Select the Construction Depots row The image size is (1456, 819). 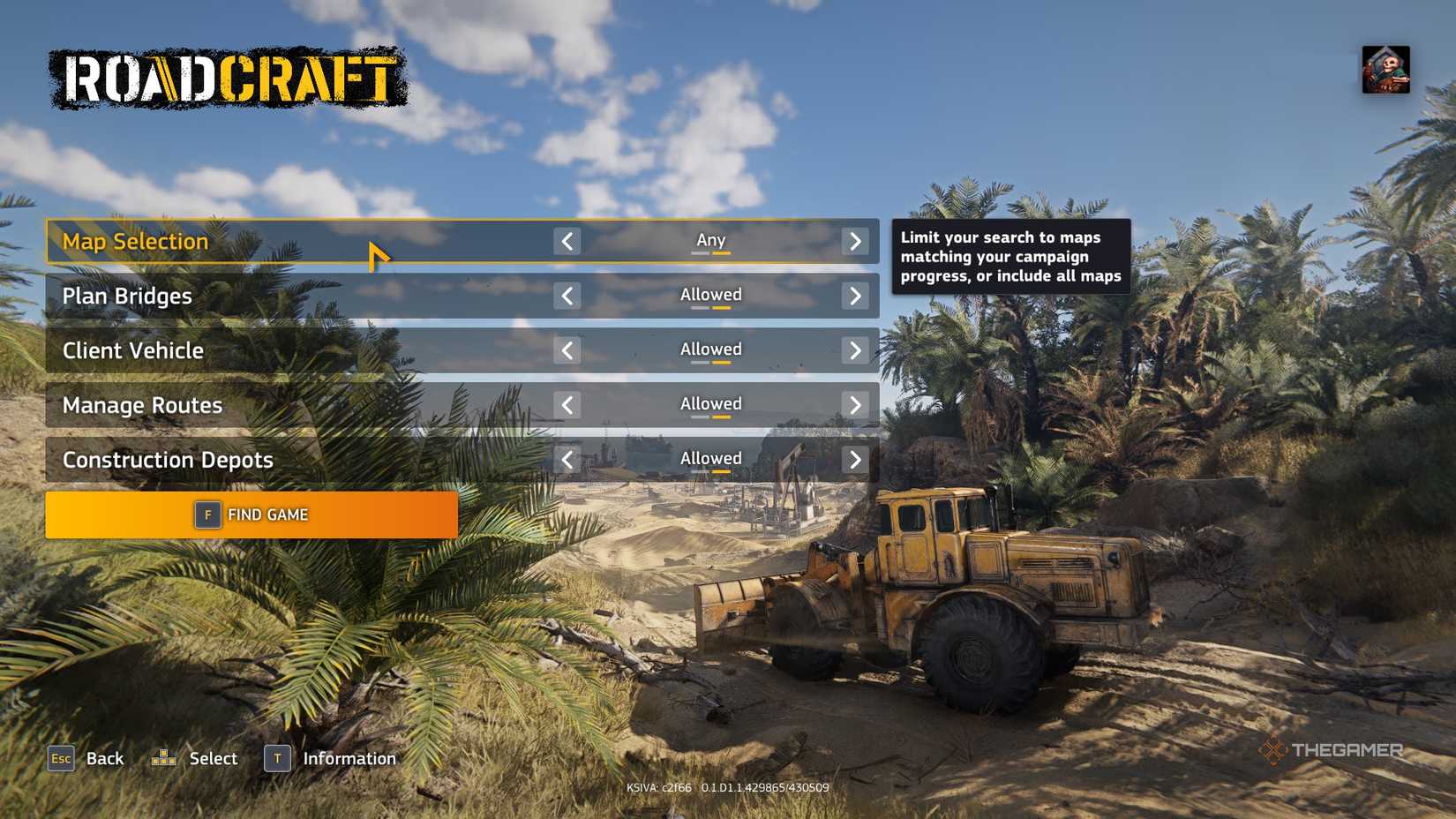pyautogui.click(x=265, y=459)
